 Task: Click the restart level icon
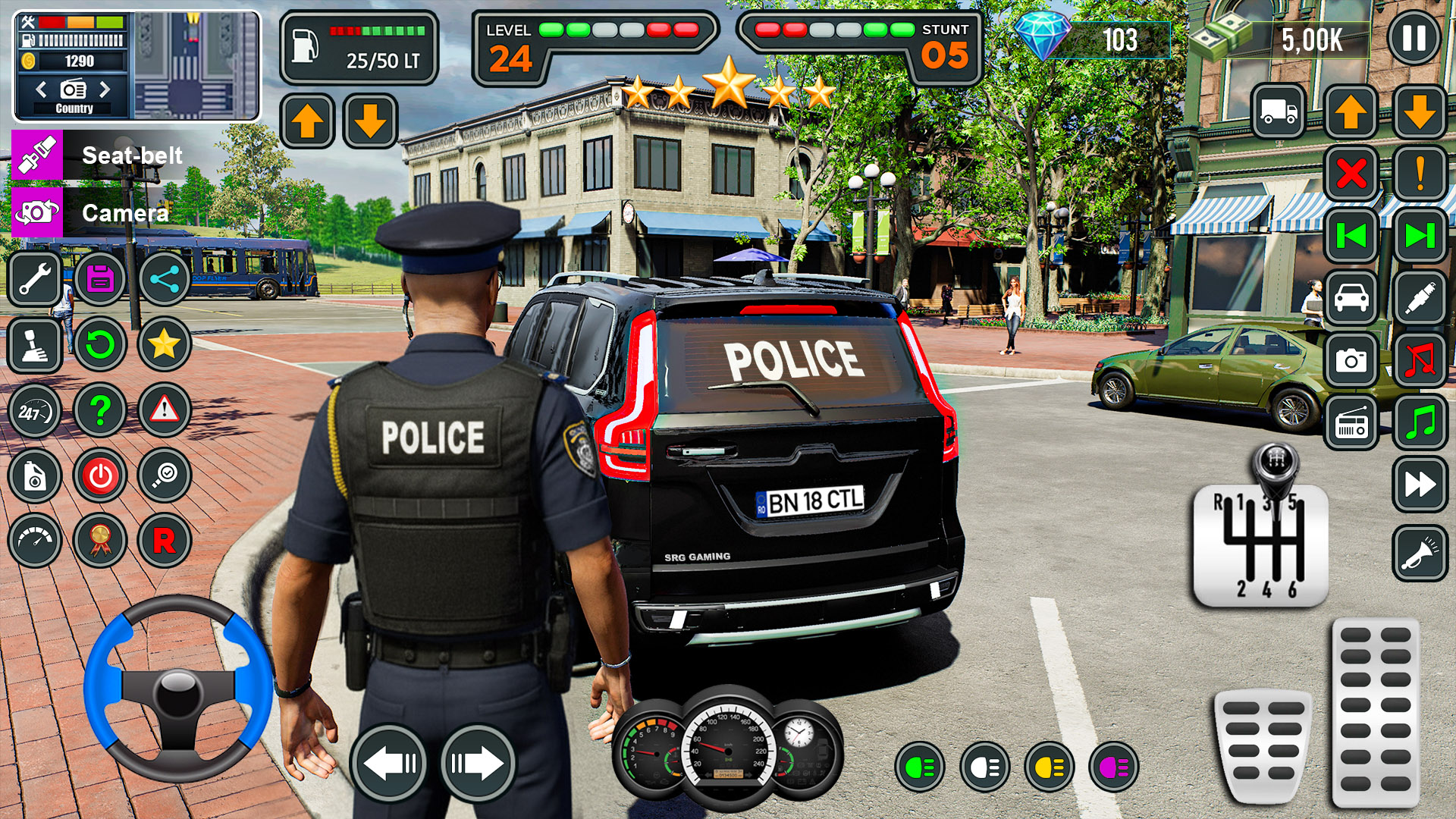pyautogui.click(x=99, y=344)
